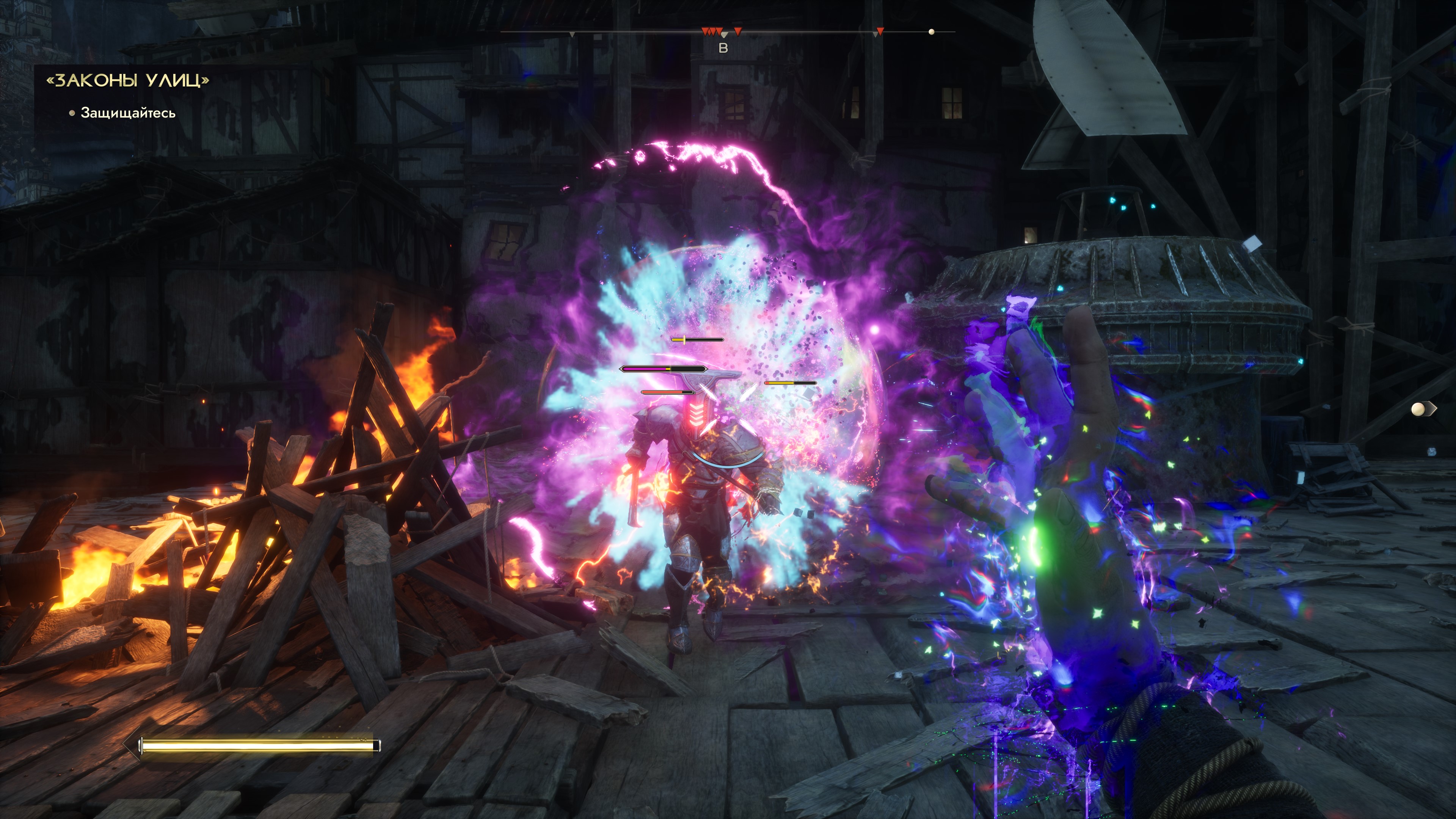Screen dimensions: 1456x819
Task: Click the white dot marker on the compass
Action: tap(932, 31)
